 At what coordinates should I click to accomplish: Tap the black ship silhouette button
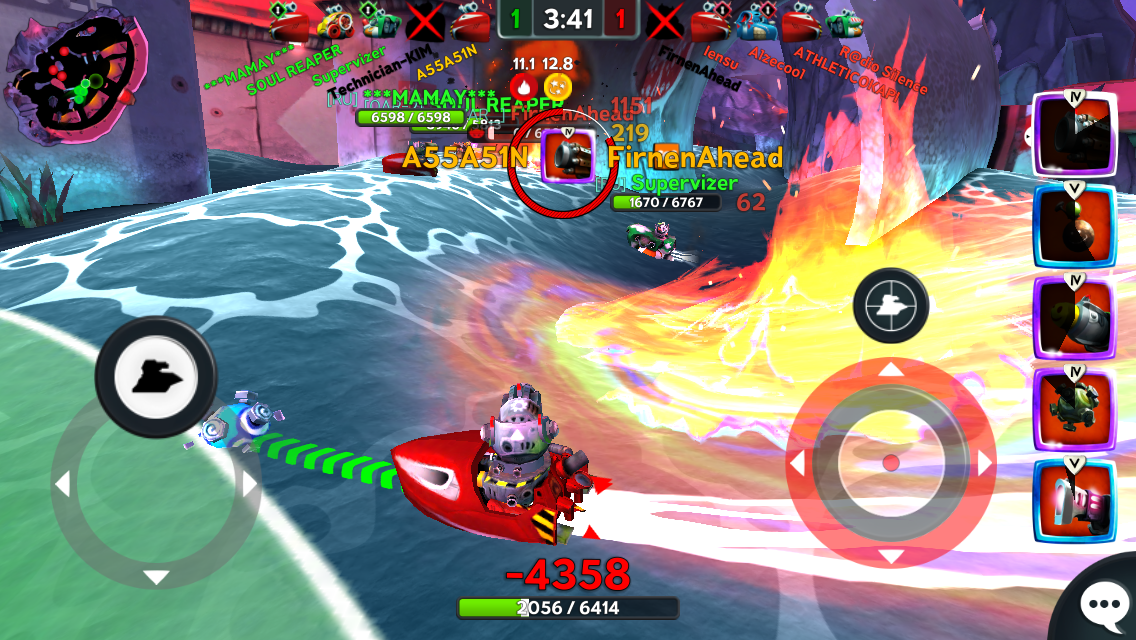[x=155, y=376]
